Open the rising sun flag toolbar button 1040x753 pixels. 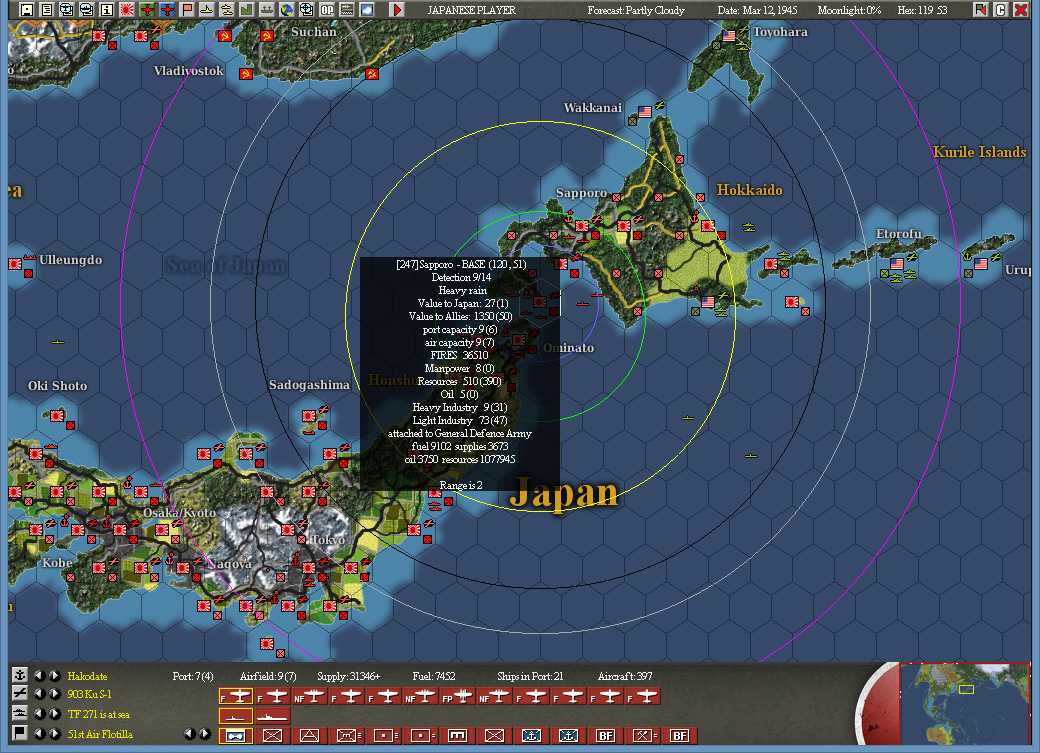pos(127,10)
